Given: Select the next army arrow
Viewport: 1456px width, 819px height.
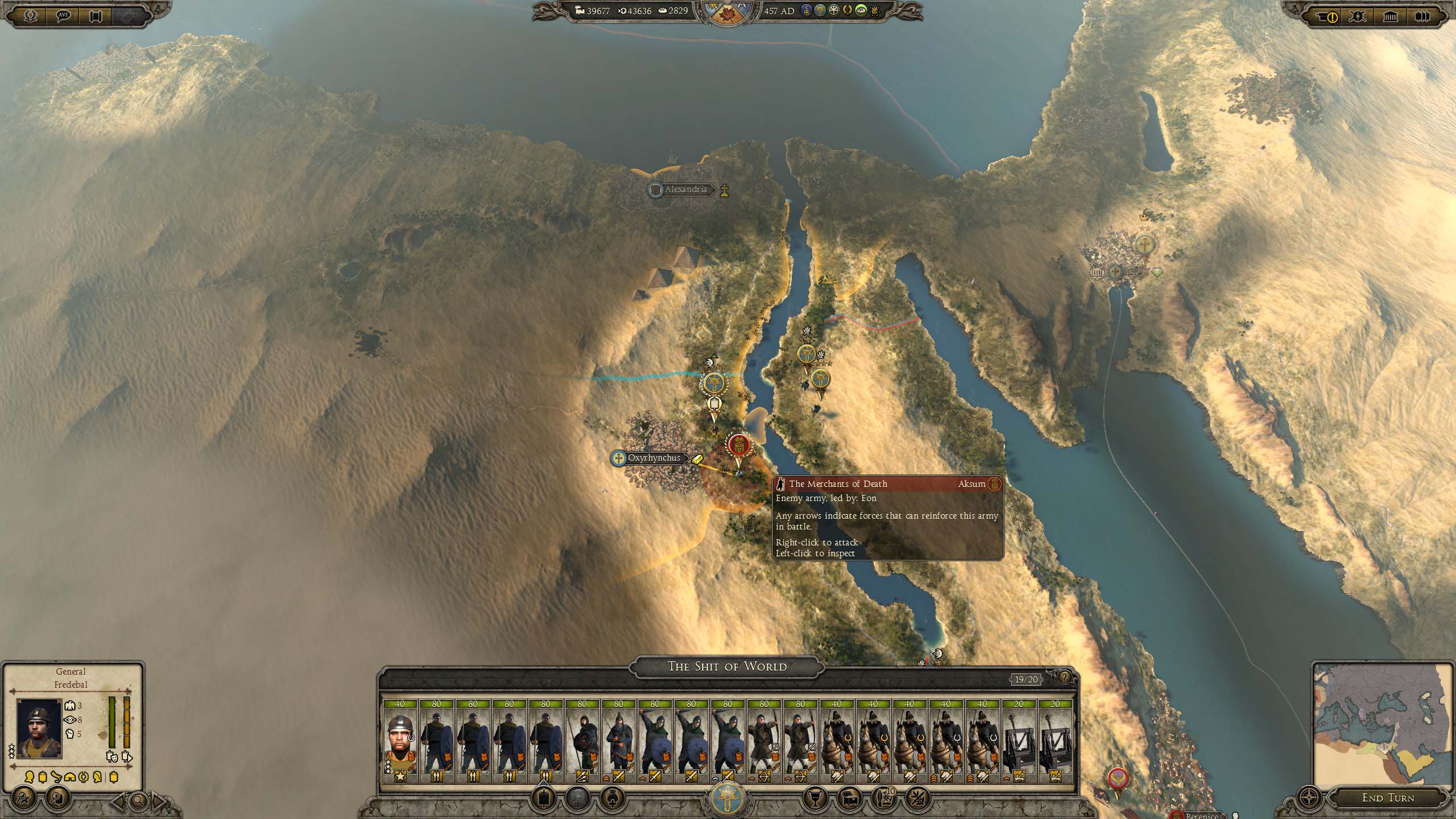Looking at the screenshot, I should click(x=159, y=801).
